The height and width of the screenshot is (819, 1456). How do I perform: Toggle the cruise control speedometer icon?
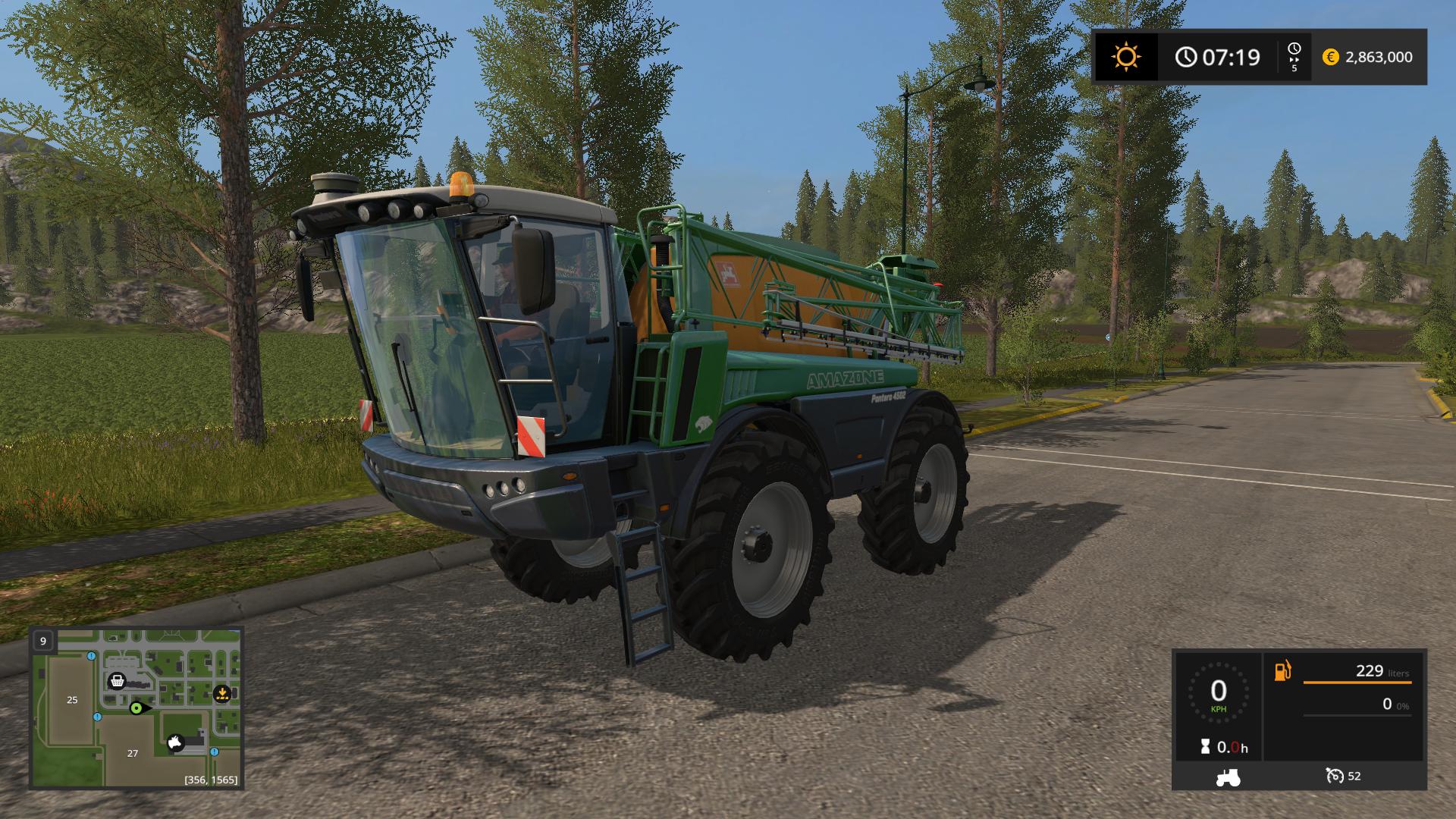1335,776
